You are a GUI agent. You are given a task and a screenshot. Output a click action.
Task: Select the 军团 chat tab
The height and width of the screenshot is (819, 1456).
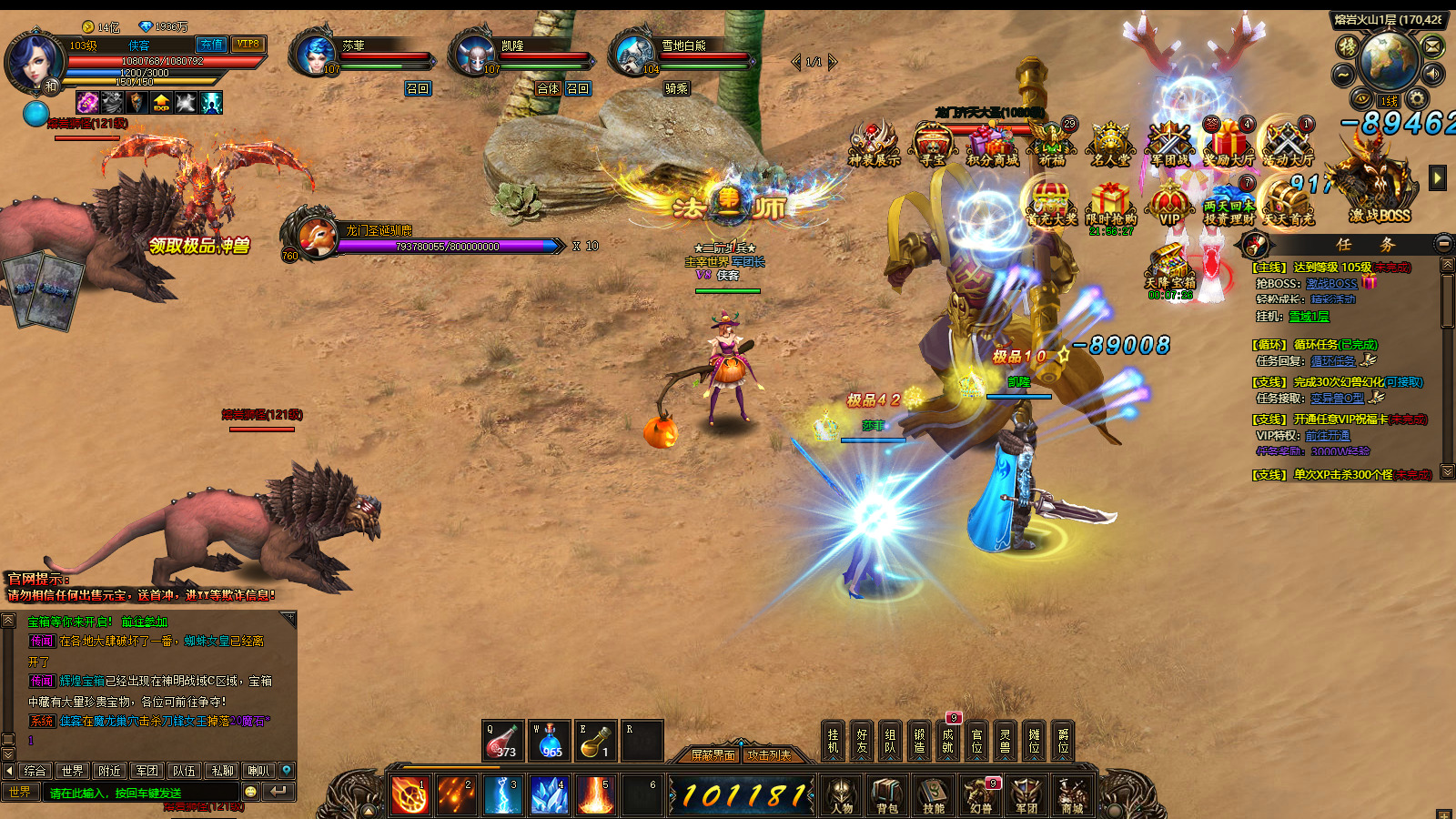click(147, 771)
